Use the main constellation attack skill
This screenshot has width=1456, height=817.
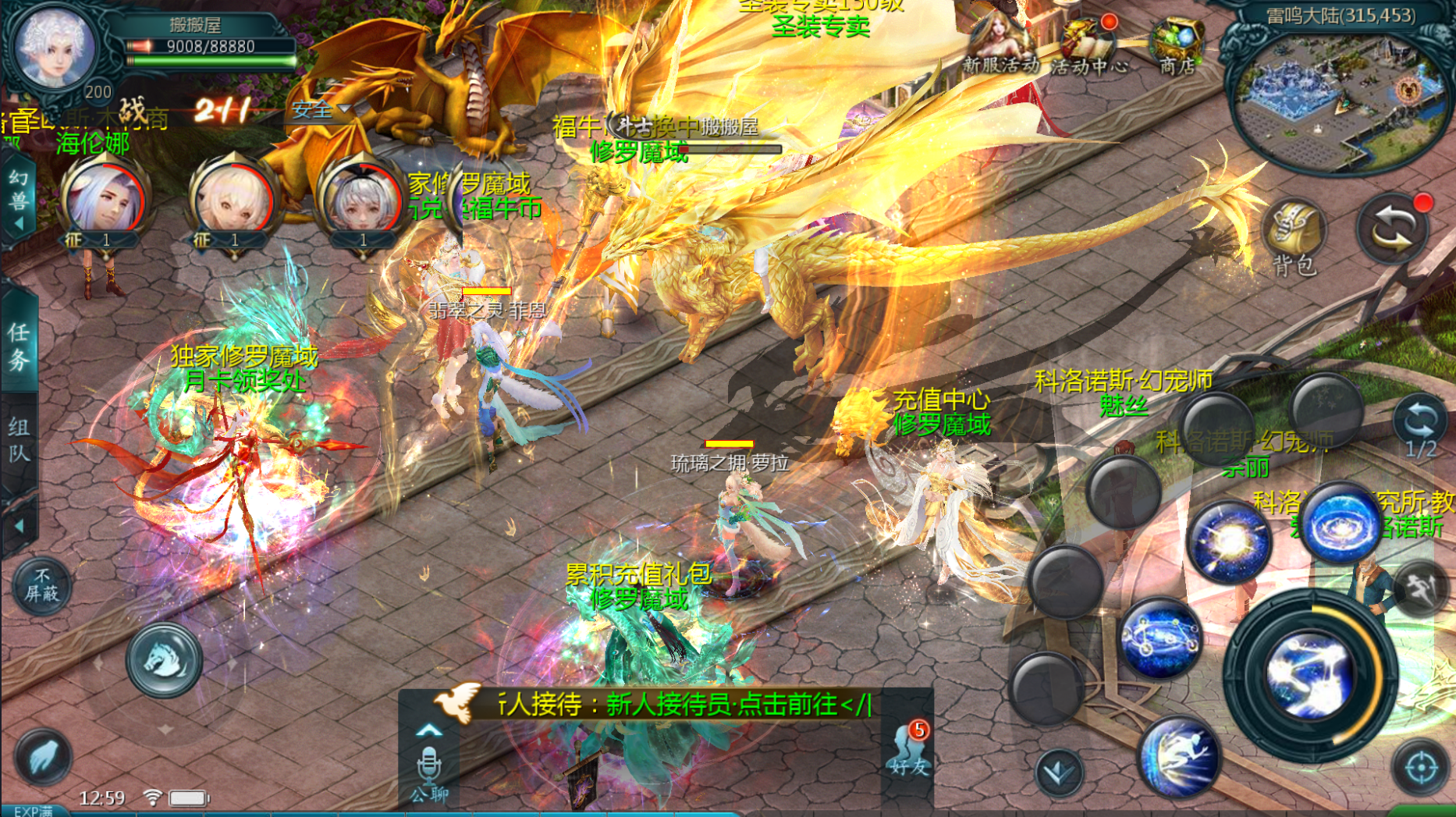point(1311,675)
